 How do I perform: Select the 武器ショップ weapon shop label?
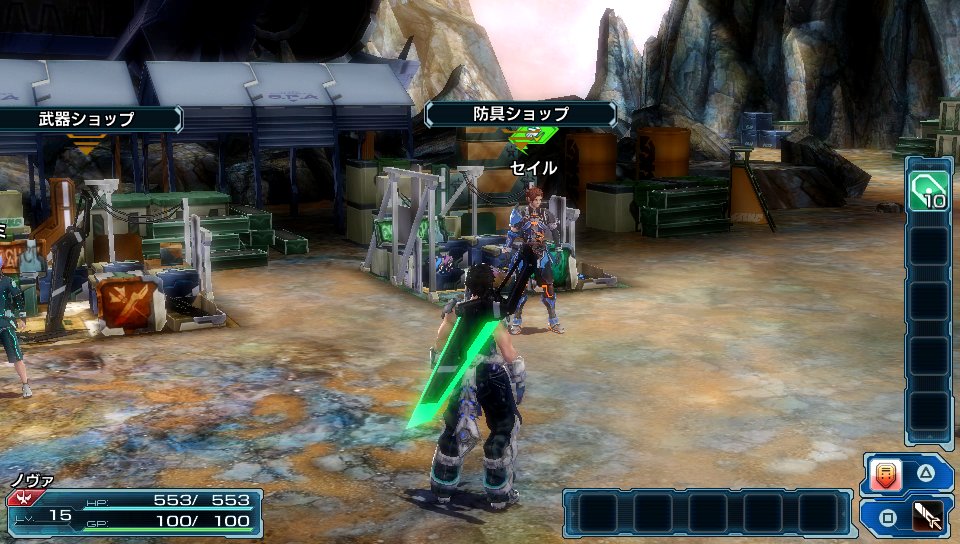click(x=88, y=119)
